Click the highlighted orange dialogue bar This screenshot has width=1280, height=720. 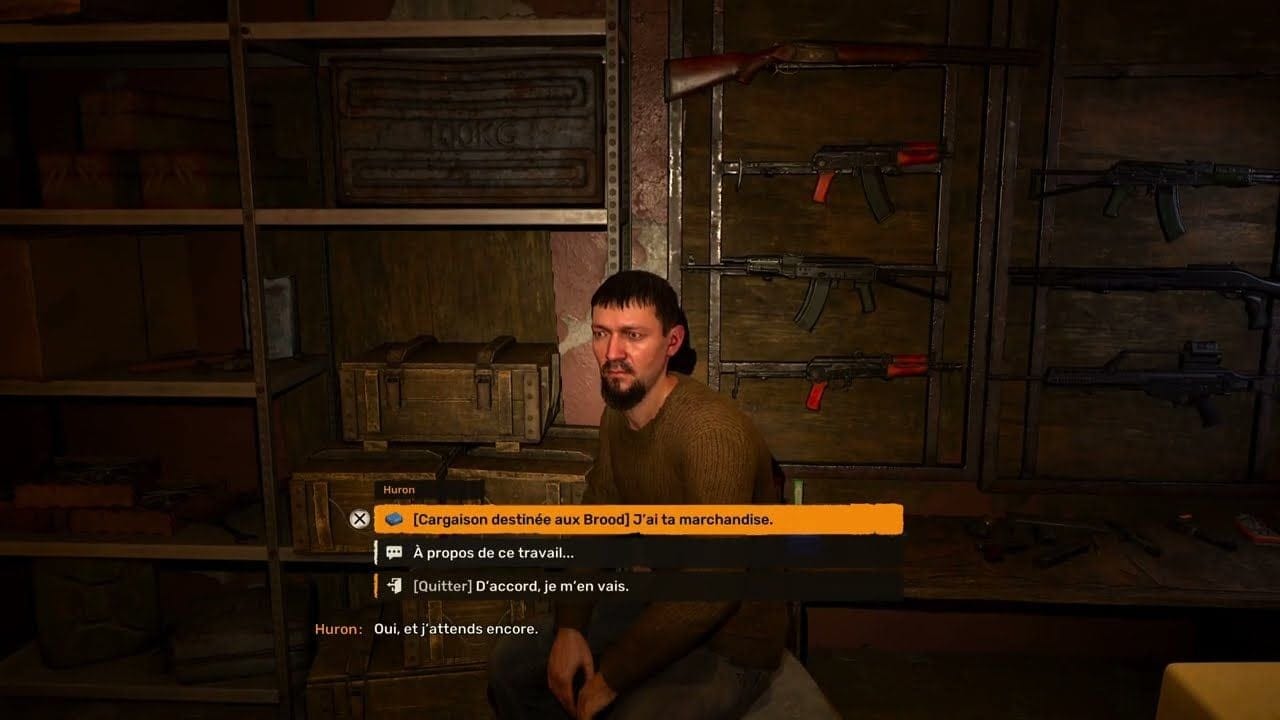coord(640,519)
